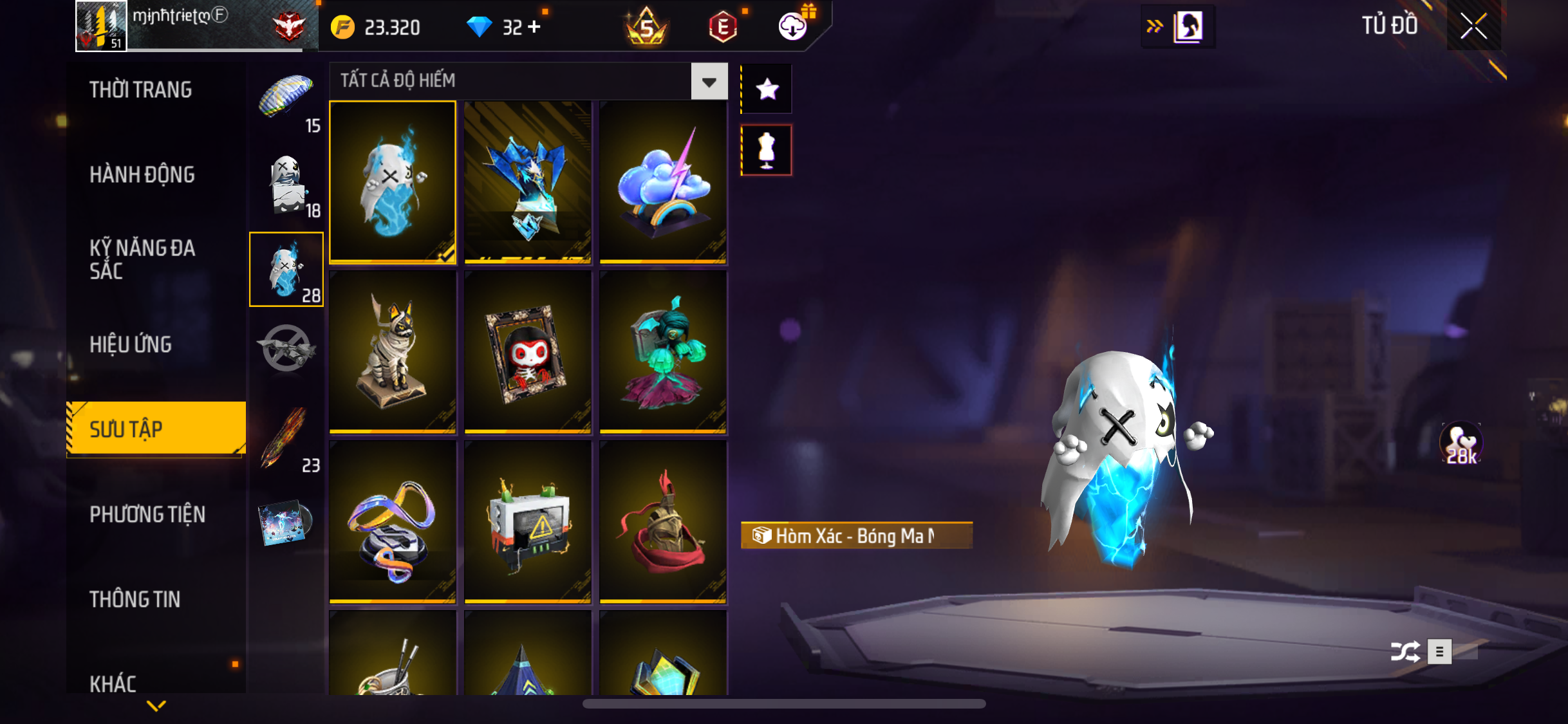Image resolution: width=1568 pixels, height=724 pixels.
Task: Go to the Thông Tin tab
Action: (135, 599)
